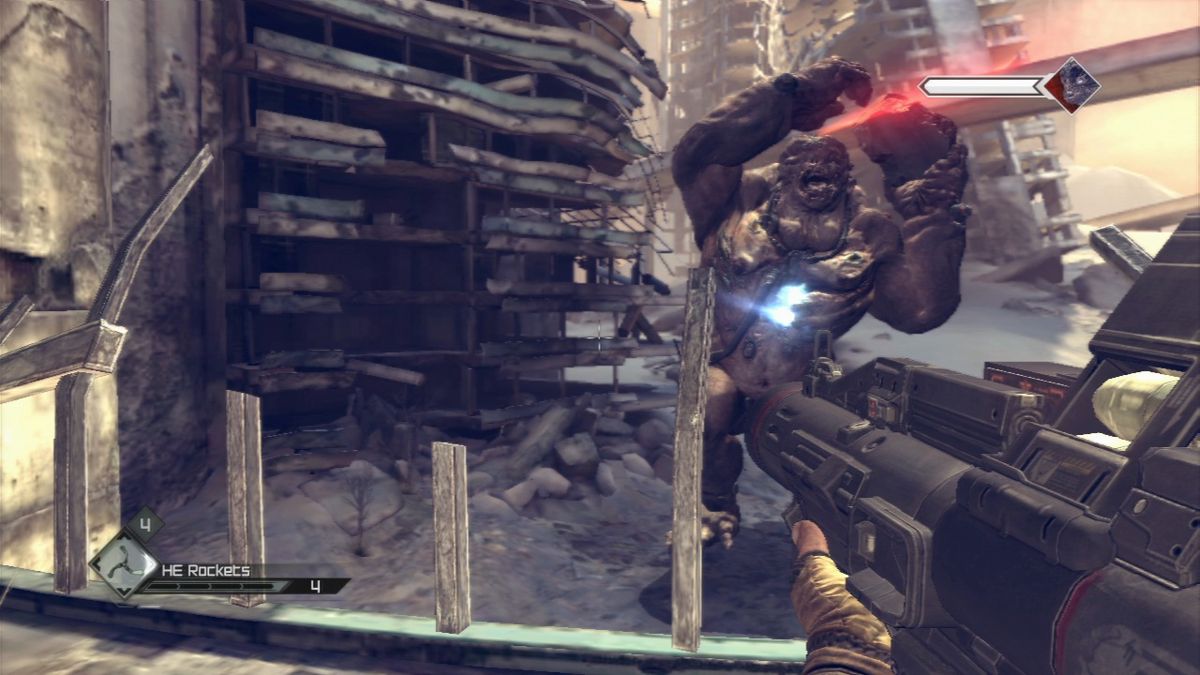Select the wingstick quick-use item icon

(x=123, y=564)
